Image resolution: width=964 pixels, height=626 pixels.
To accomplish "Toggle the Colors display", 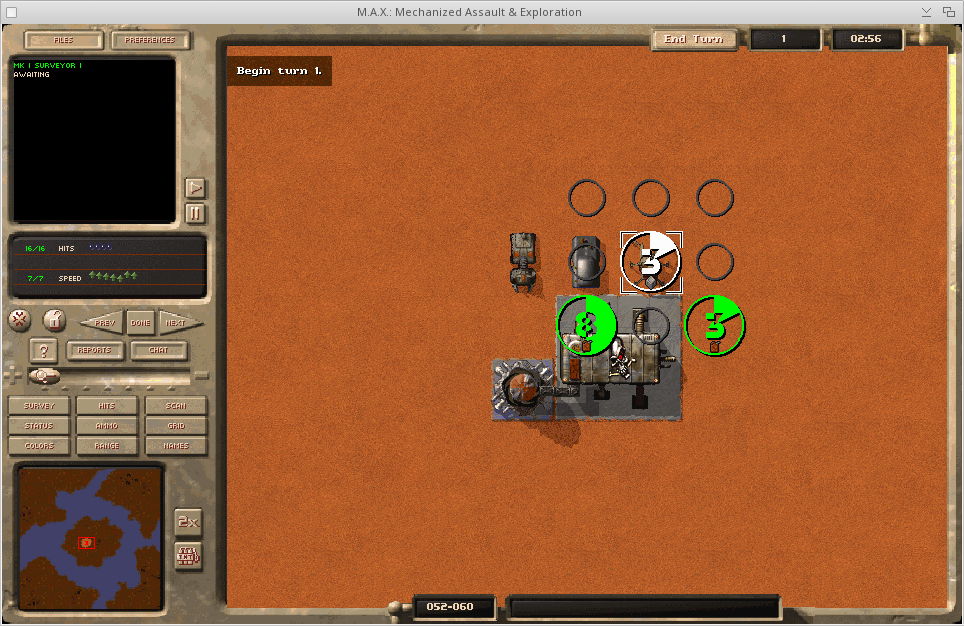I will pos(39,446).
